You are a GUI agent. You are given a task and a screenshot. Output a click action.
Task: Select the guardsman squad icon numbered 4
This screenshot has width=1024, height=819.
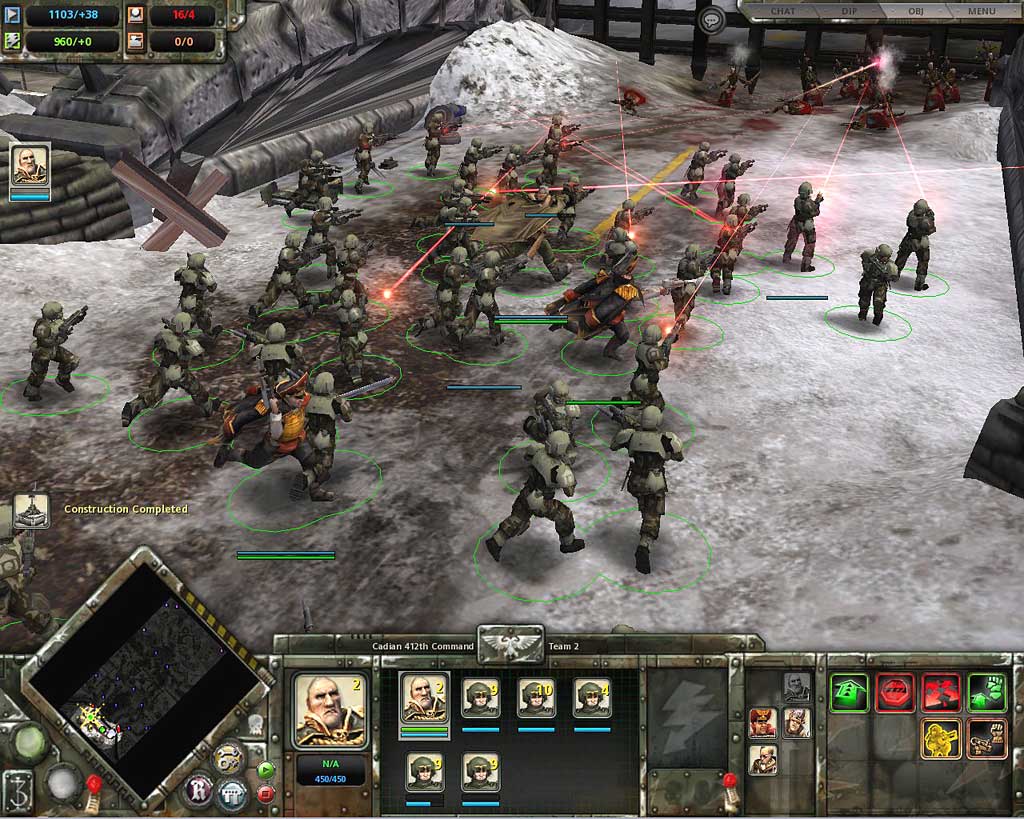pos(592,697)
